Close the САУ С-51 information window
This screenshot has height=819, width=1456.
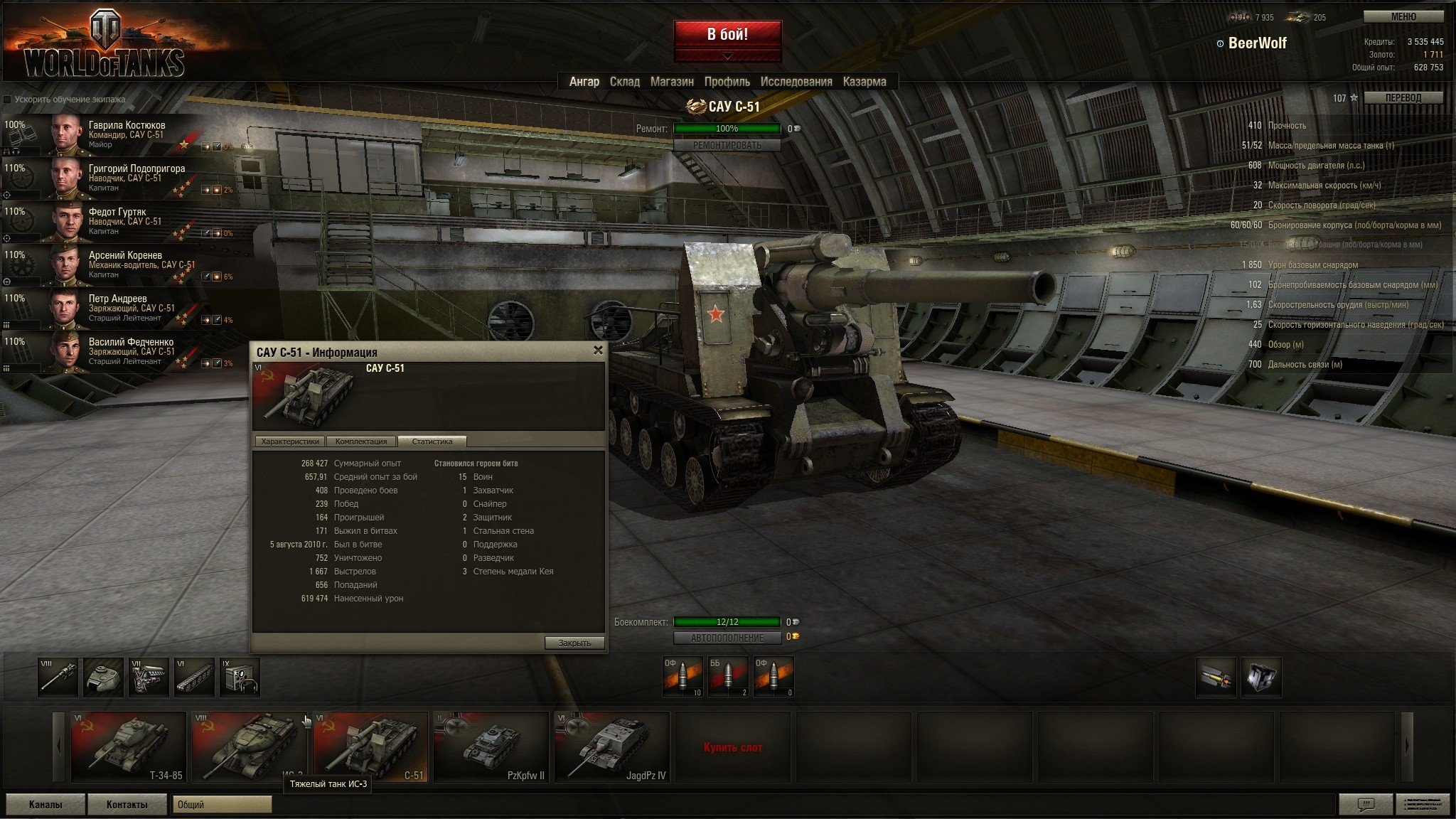point(598,350)
